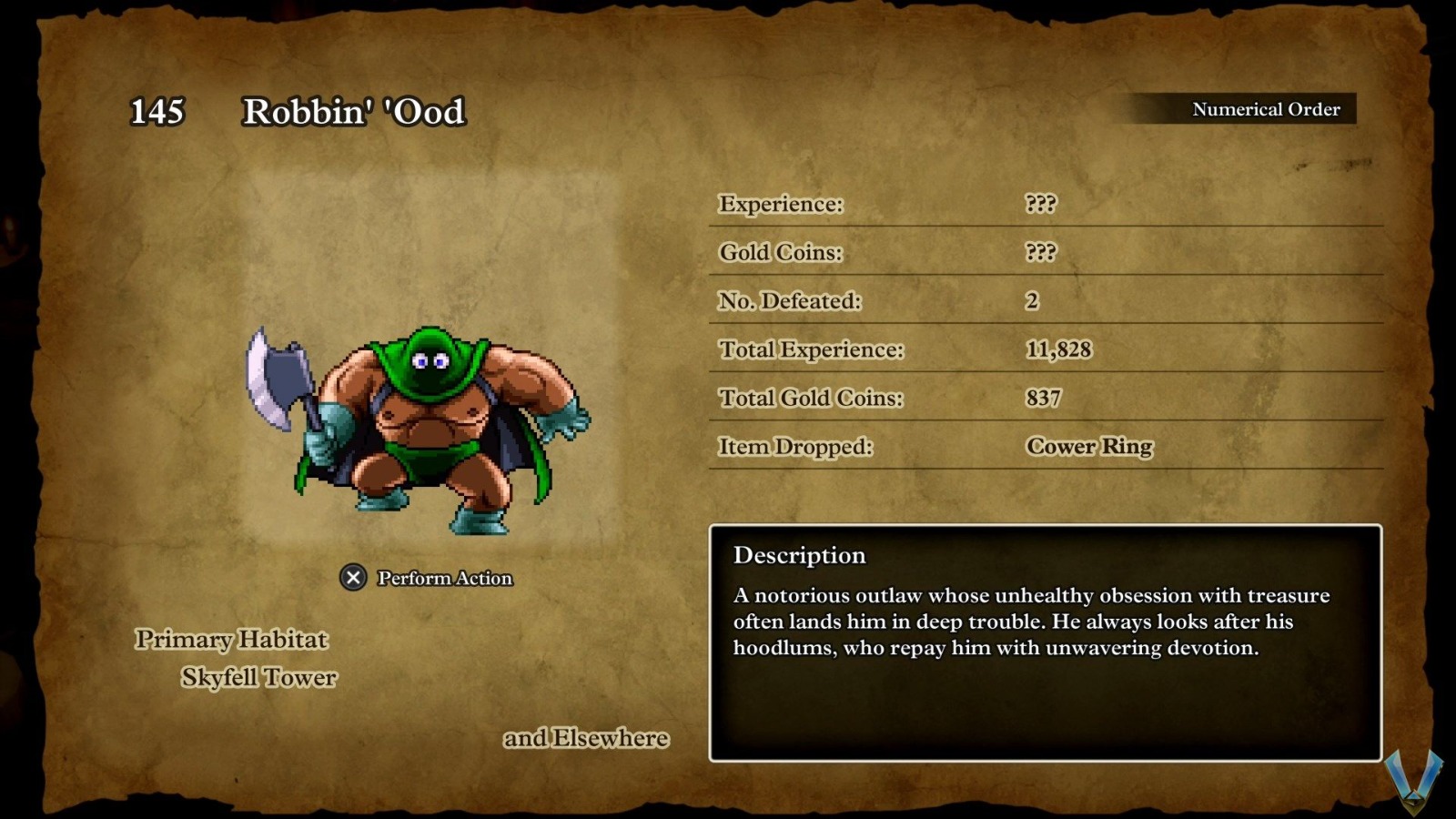
Task: Select the Item Dropped Cower Ring row
Action: point(1045,447)
